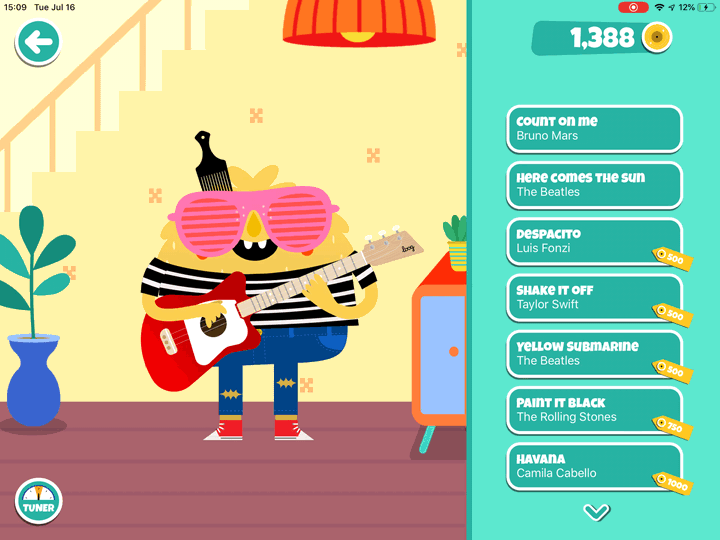The width and height of the screenshot is (720, 540).
Task: Select Havana by Camila Cabello
Action: coord(594,466)
